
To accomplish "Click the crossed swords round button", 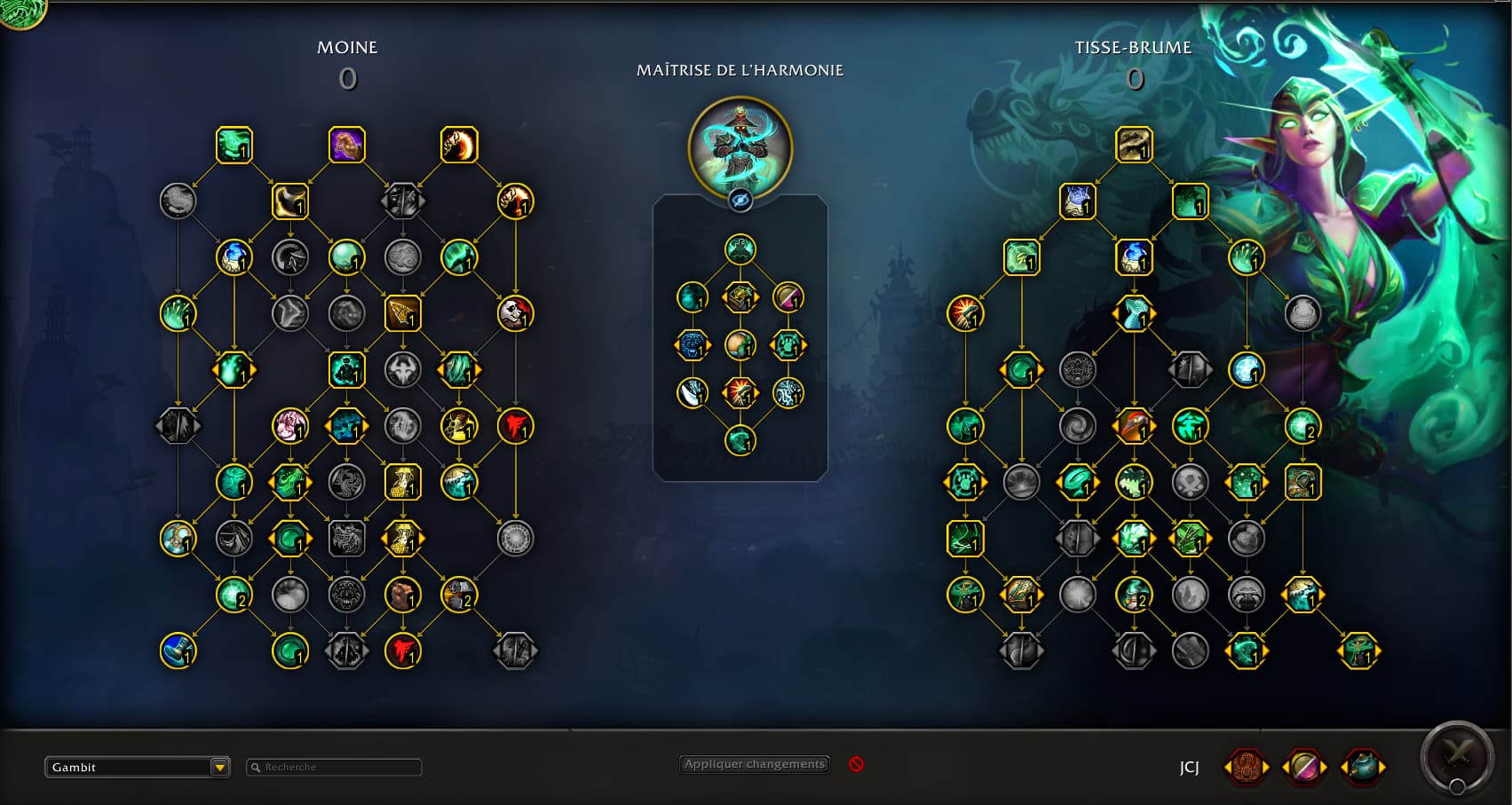I will pos(1456,756).
